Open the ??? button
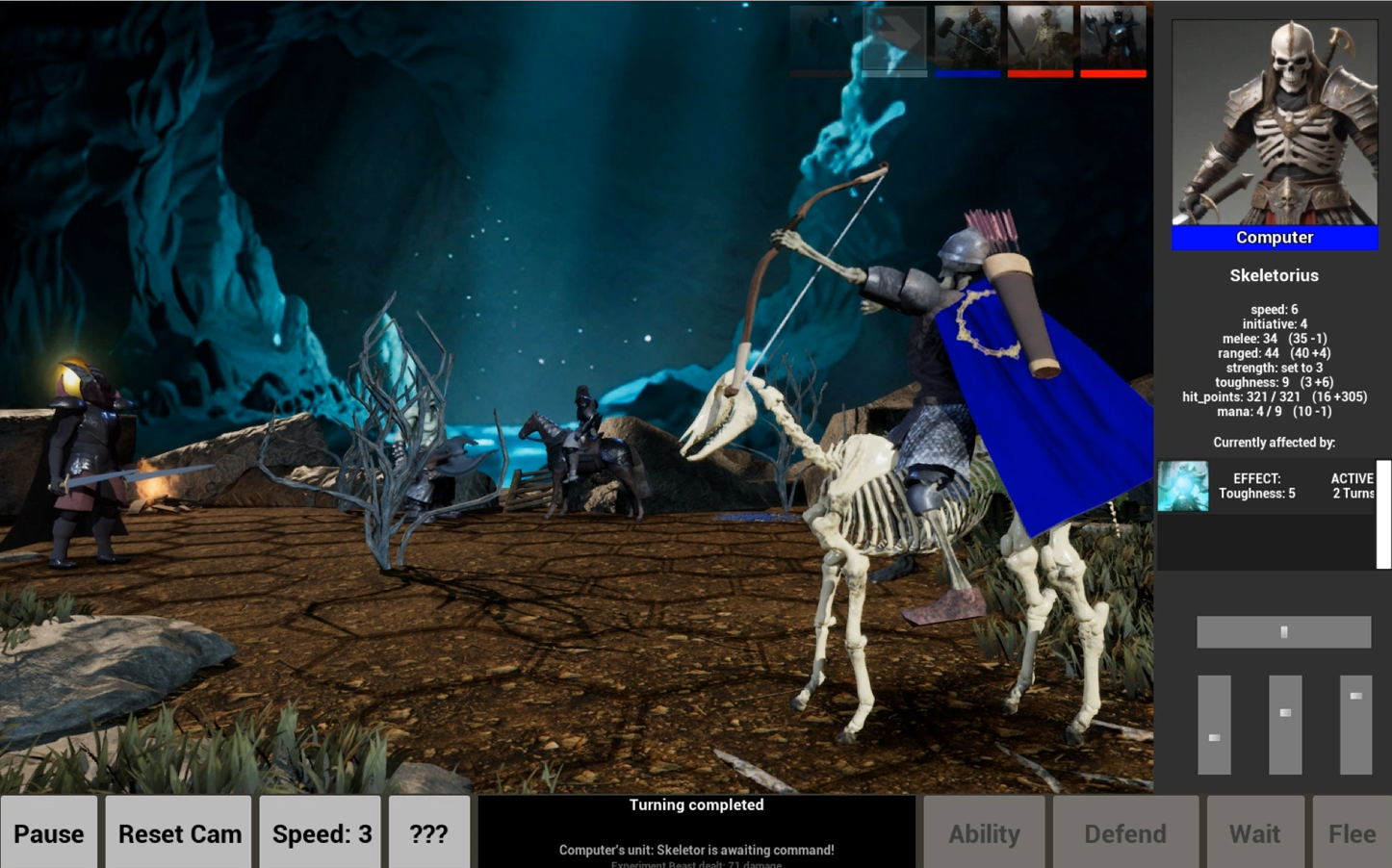1392x868 pixels. pos(429,832)
